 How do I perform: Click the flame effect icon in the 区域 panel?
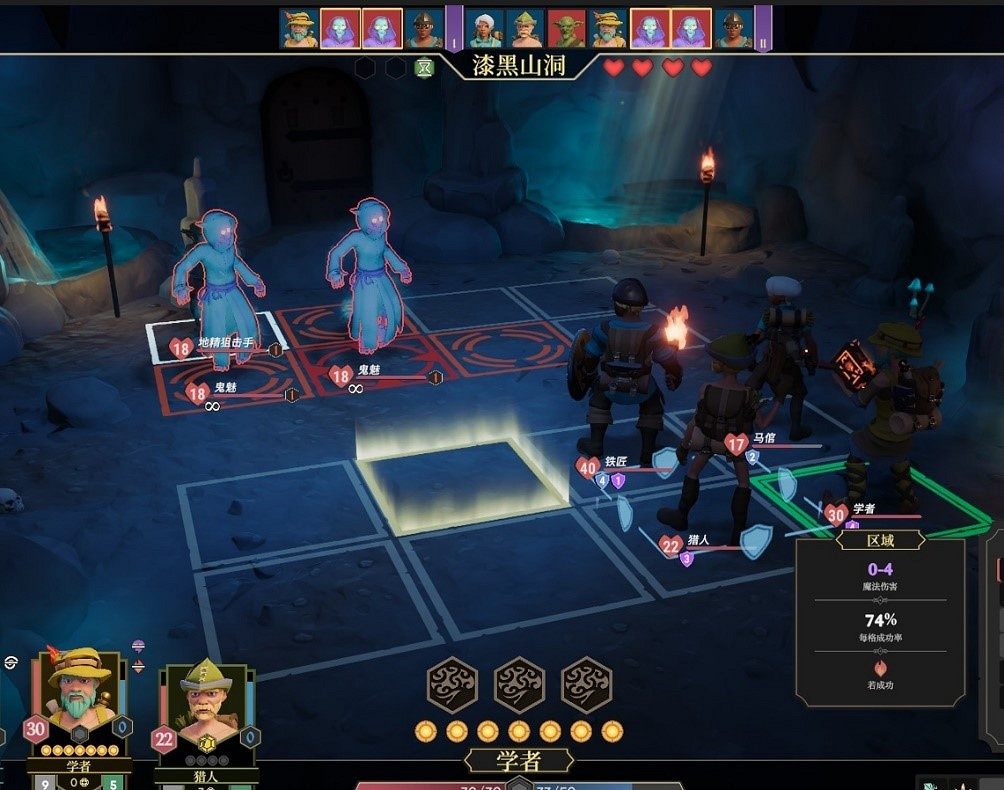point(881,666)
